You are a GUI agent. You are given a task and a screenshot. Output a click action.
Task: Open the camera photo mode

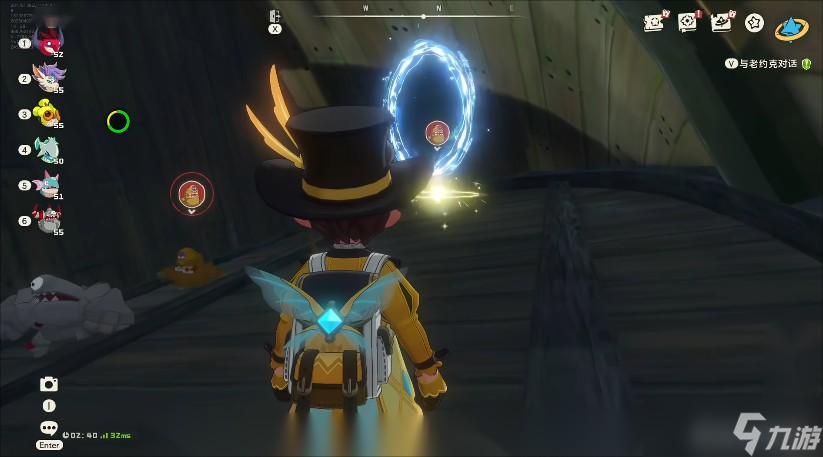[x=48, y=384]
